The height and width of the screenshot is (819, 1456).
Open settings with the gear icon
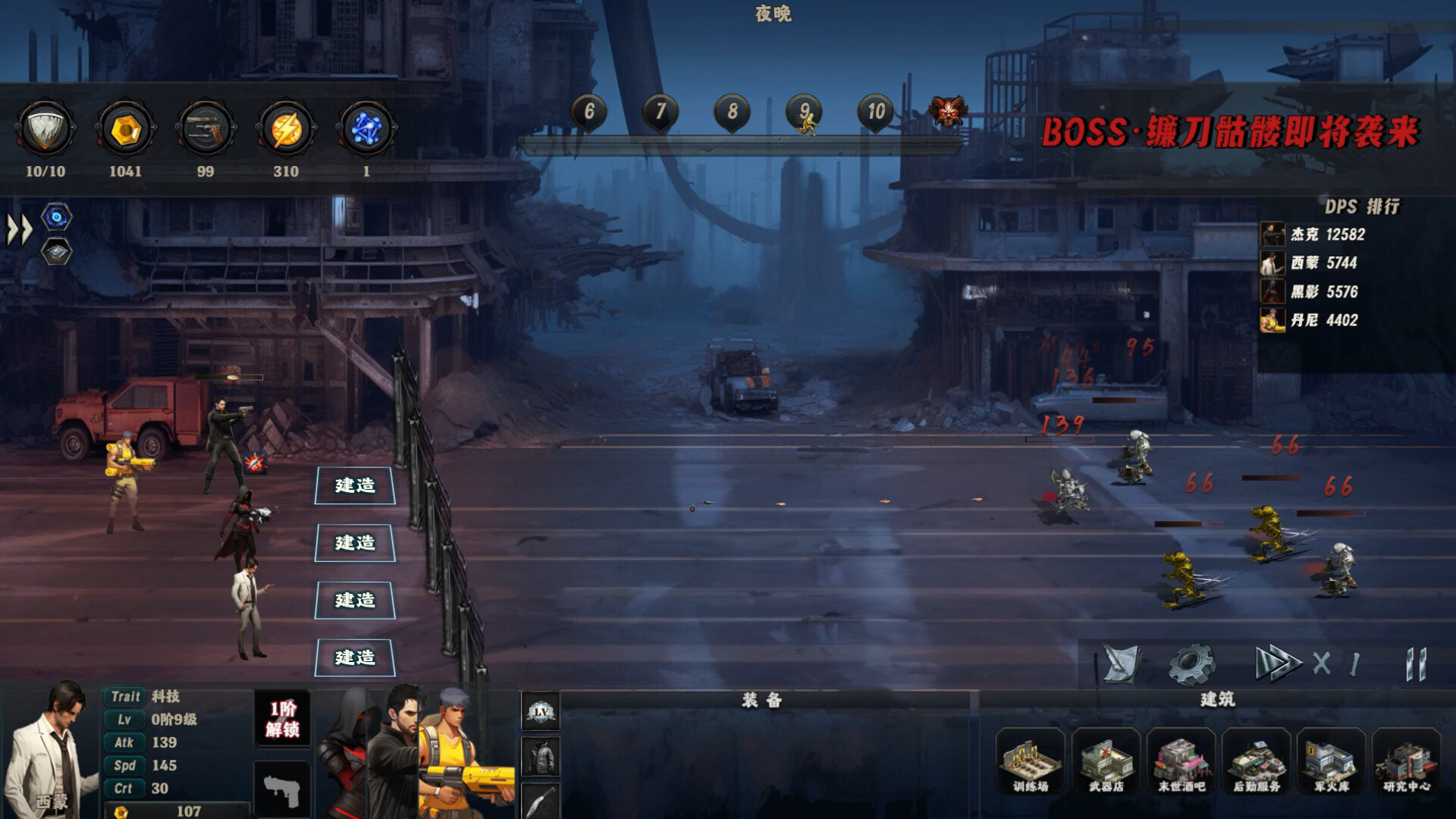[1191, 664]
